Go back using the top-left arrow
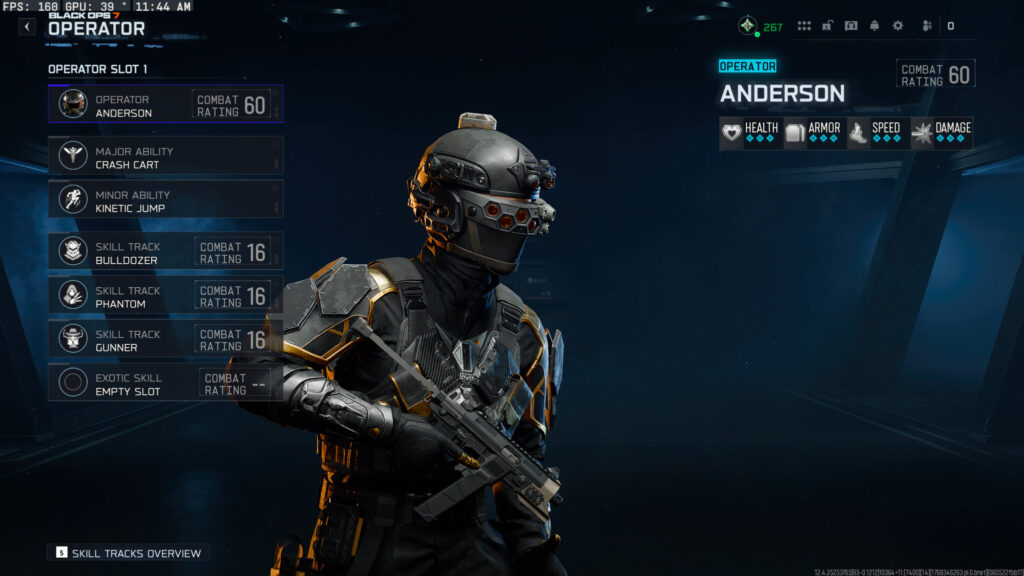The width and height of the screenshot is (1024, 576). pyautogui.click(x=27, y=27)
